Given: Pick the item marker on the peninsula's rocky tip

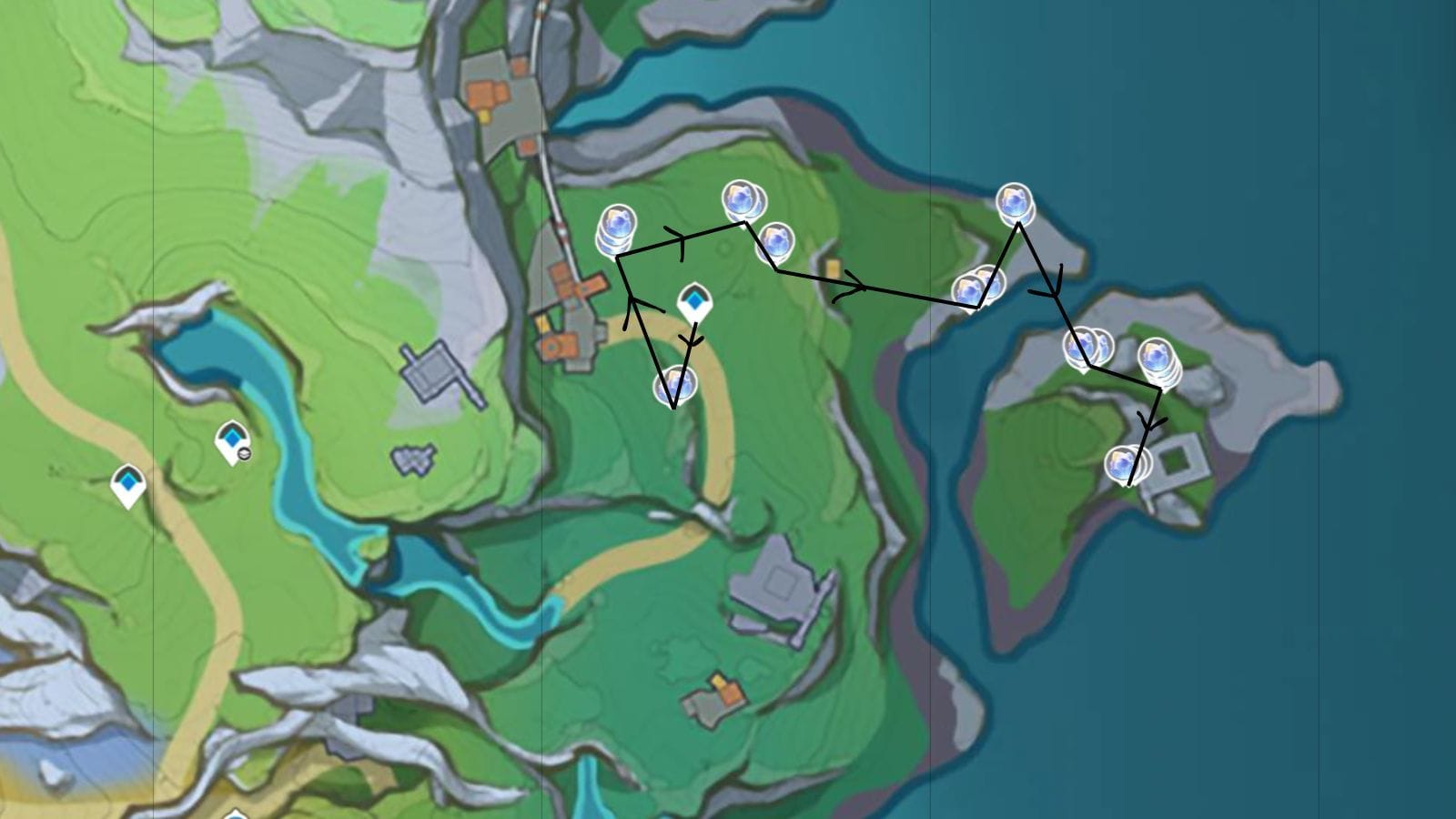Looking at the screenshot, I should tap(1014, 202).
